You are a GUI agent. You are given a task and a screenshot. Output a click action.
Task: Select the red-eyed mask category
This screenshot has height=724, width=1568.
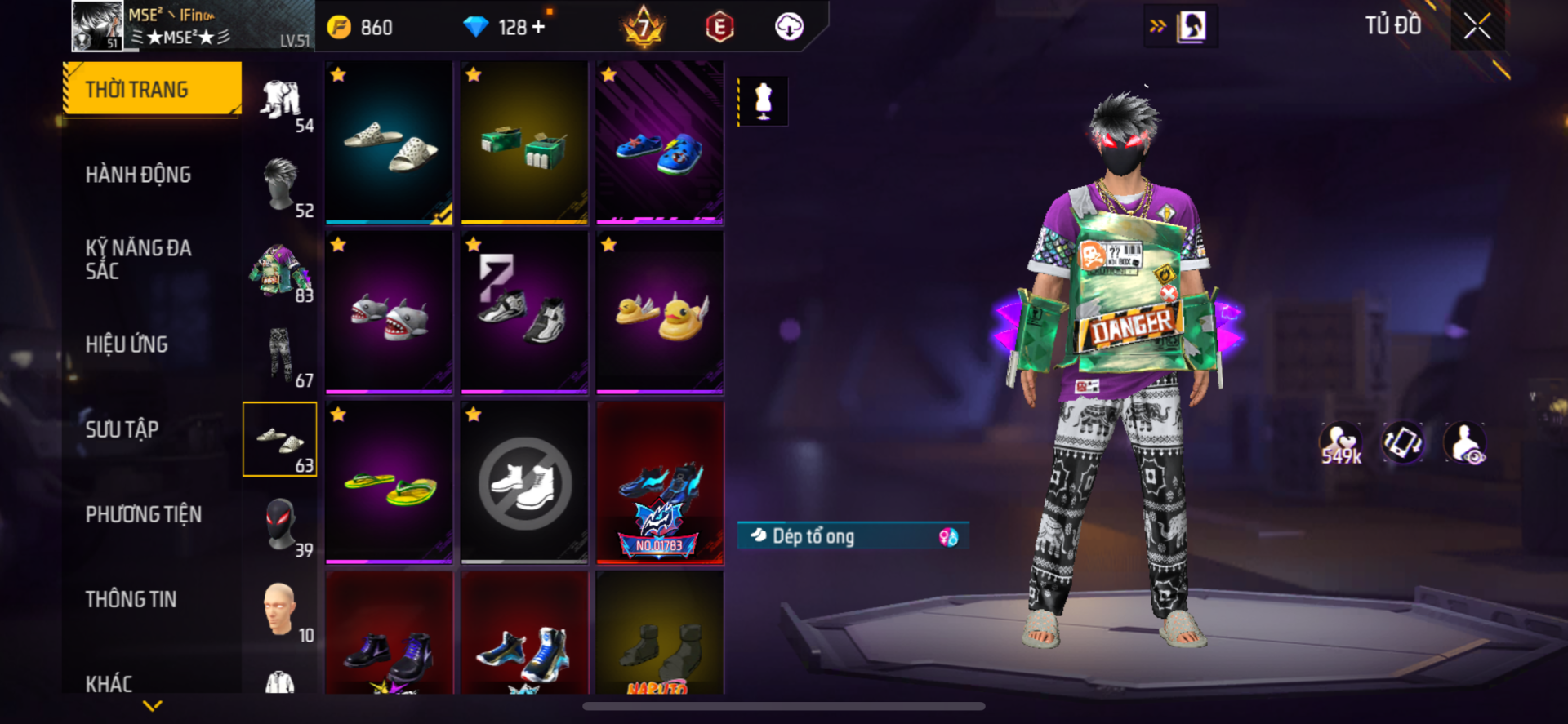click(x=280, y=524)
